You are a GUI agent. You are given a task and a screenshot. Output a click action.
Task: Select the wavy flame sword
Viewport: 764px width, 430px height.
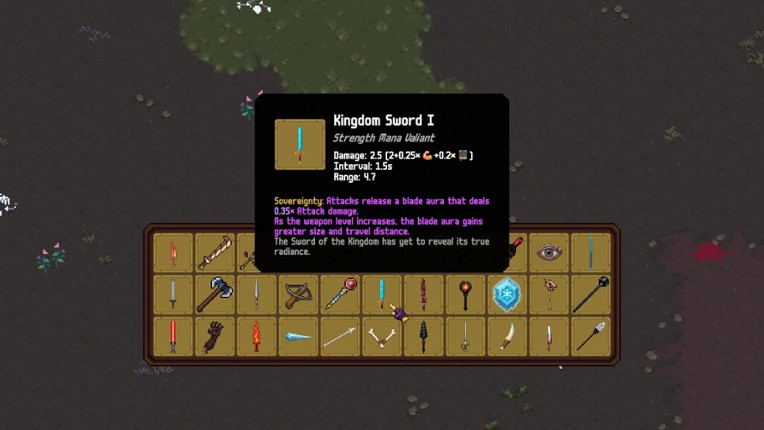(x=256, y=336)
